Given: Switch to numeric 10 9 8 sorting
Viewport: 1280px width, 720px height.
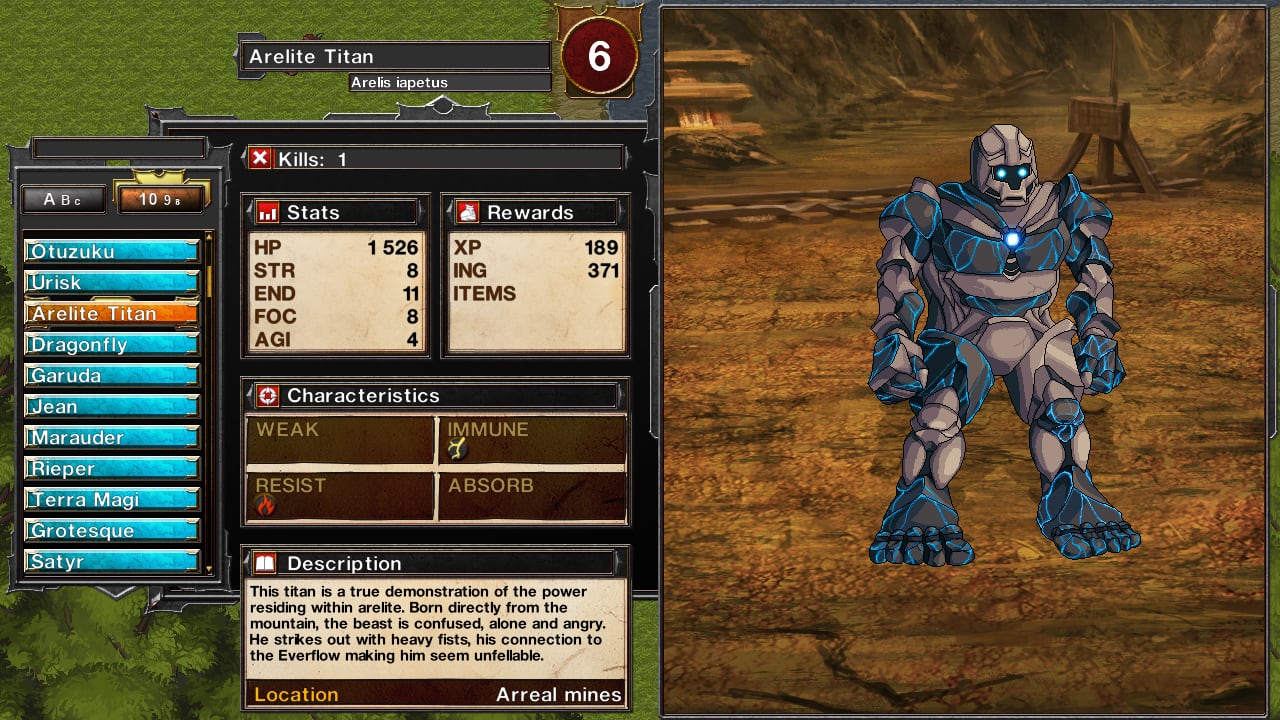Looking at the screenshot, I should 160,199.
